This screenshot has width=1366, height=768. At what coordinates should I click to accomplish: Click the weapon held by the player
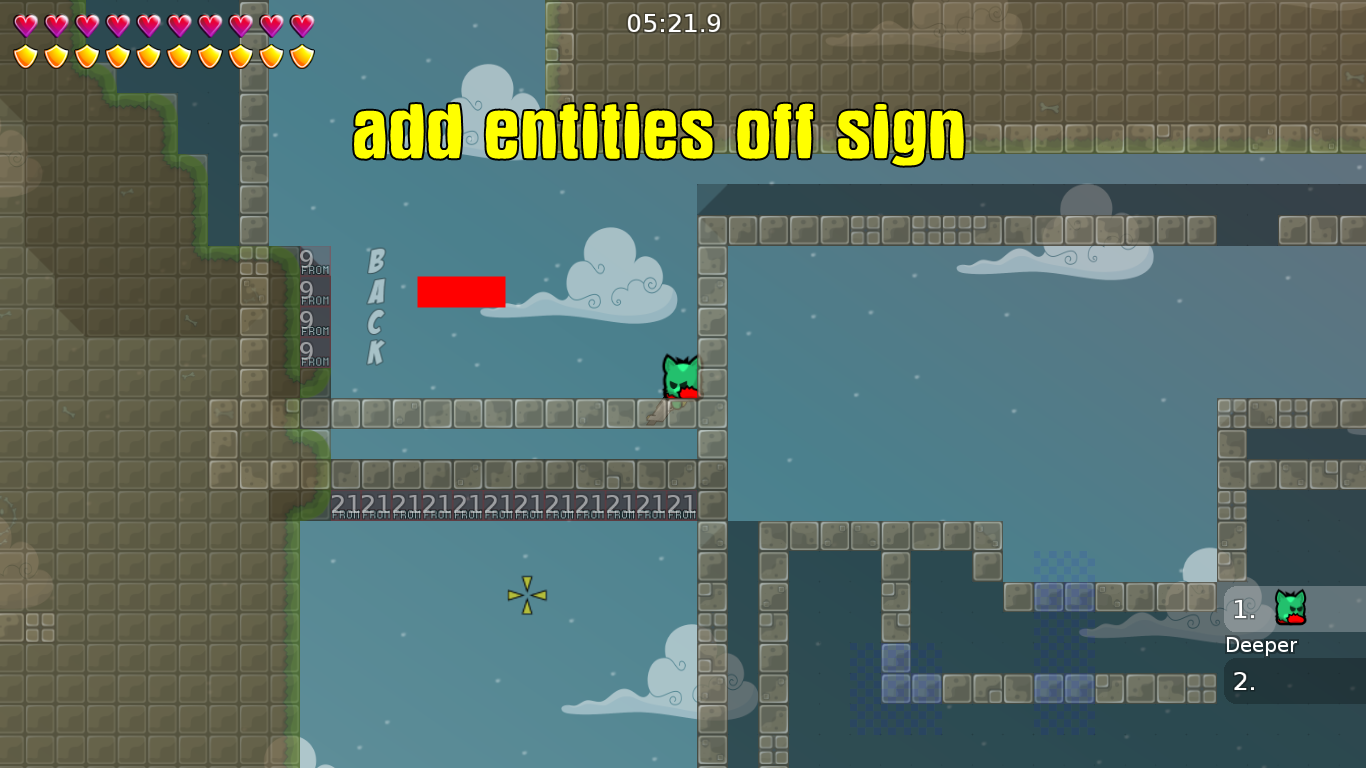click(x=687, y=393)
